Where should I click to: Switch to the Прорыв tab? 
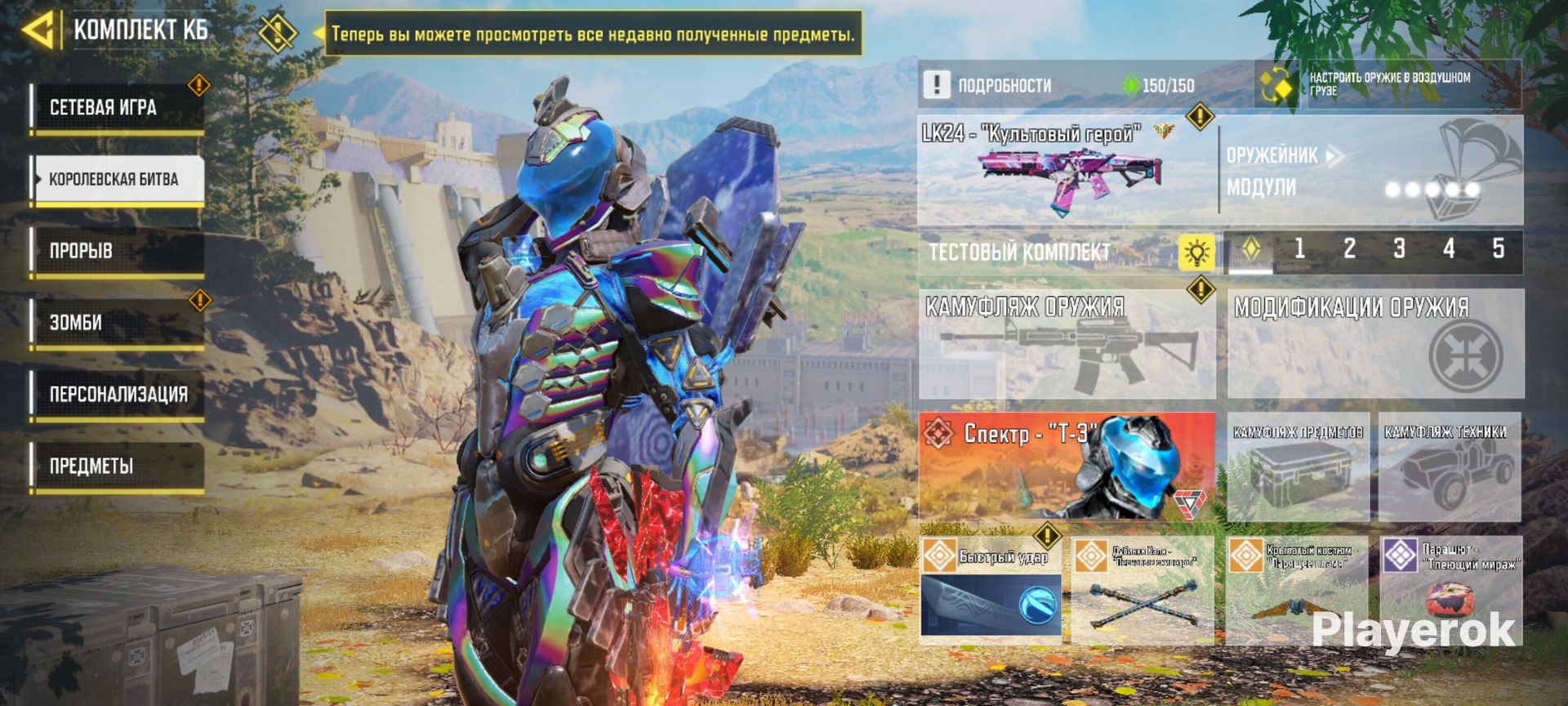(117, 251)
